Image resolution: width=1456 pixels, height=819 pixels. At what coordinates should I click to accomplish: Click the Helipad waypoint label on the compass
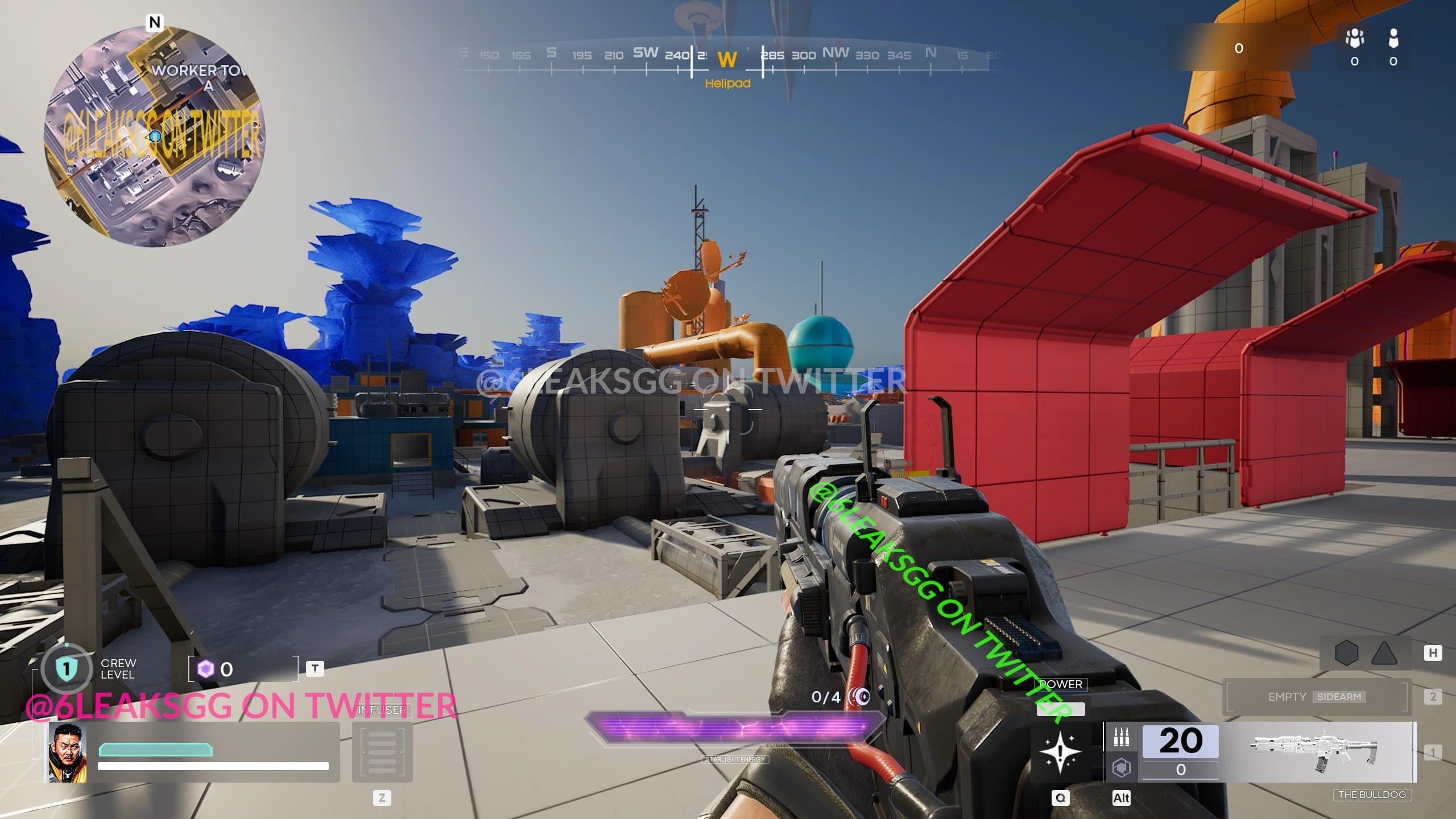(x=728, y=84)
